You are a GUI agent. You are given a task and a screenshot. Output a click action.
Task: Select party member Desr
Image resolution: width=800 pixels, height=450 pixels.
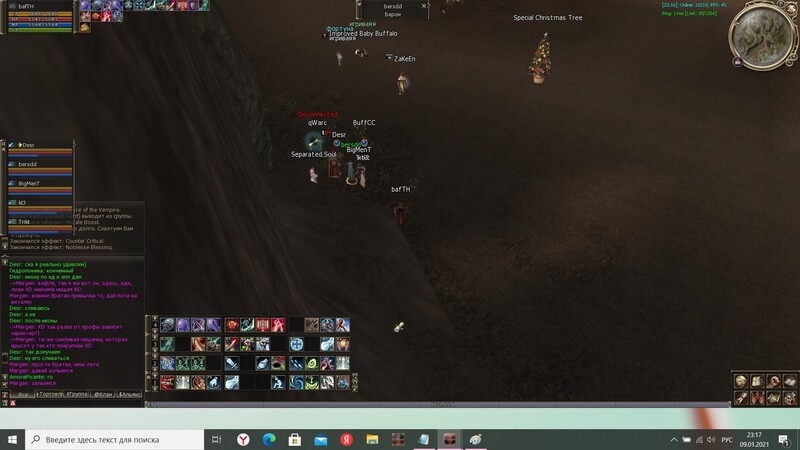coord(28,145)
